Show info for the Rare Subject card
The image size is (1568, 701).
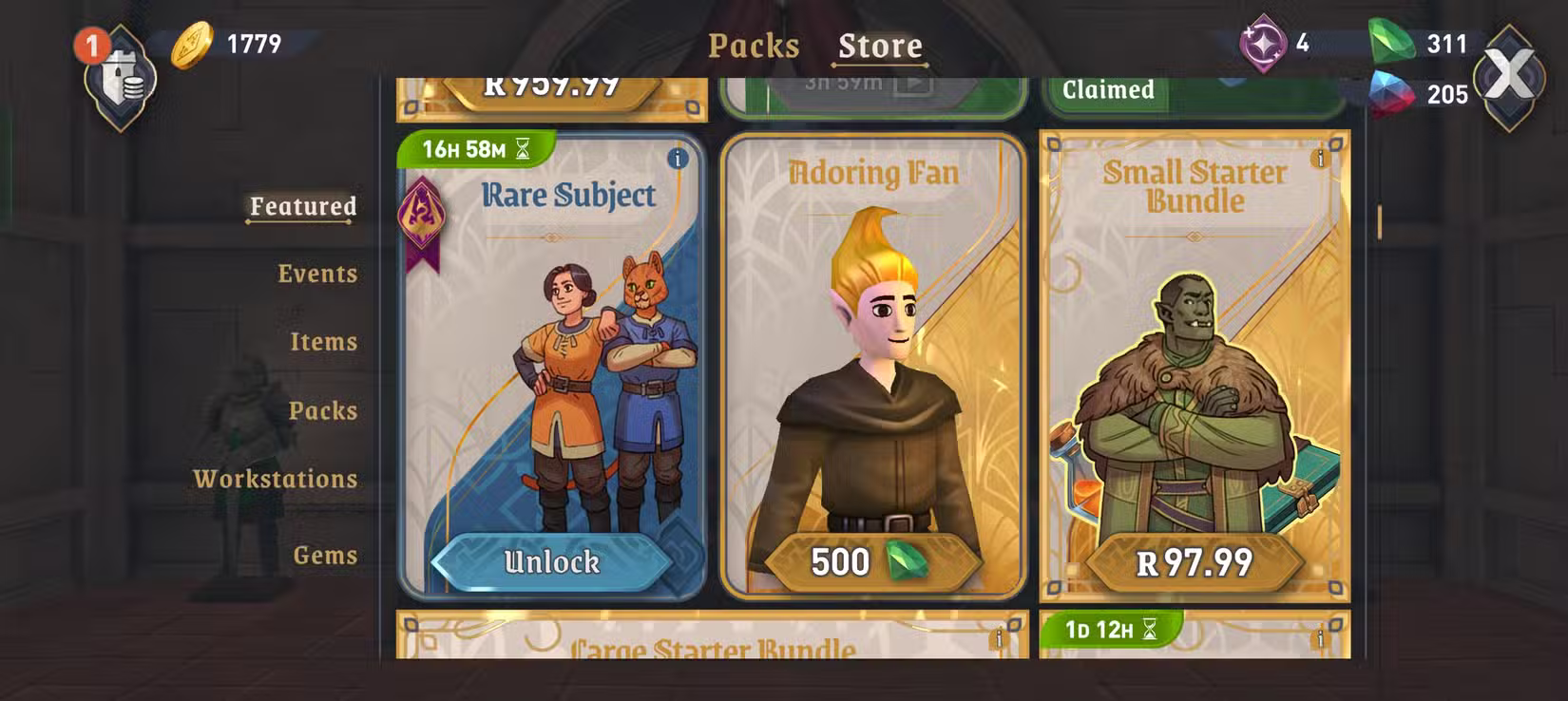[x=678, y=159]
